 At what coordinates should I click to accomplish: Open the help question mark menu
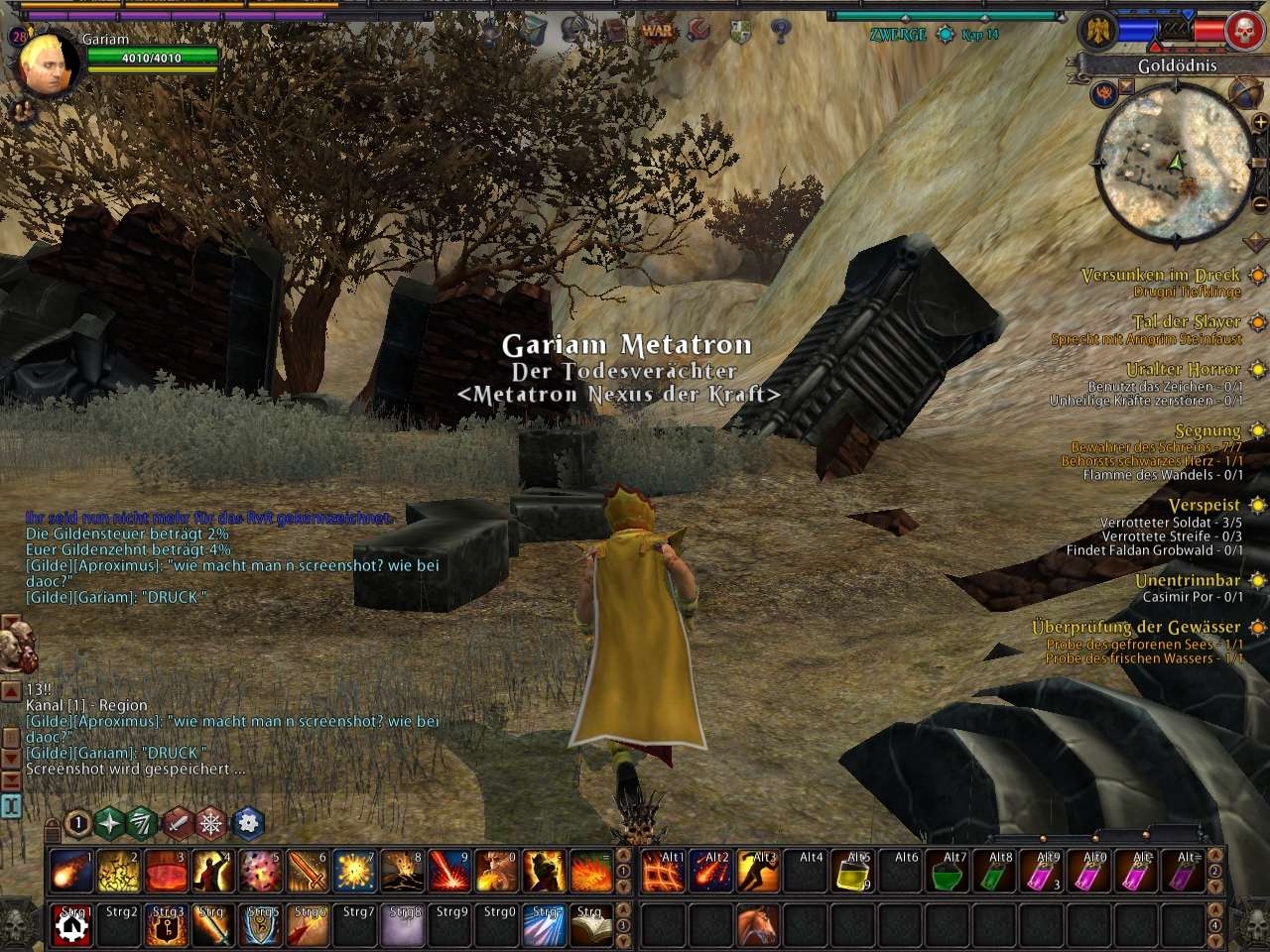click(780, 31)
